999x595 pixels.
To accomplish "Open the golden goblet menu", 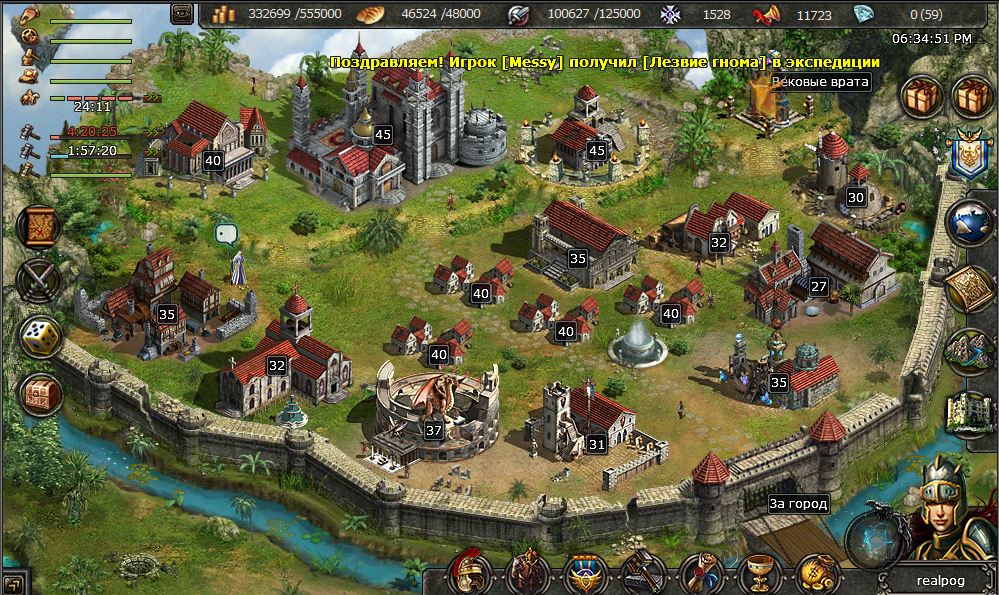I will (756, 574).
